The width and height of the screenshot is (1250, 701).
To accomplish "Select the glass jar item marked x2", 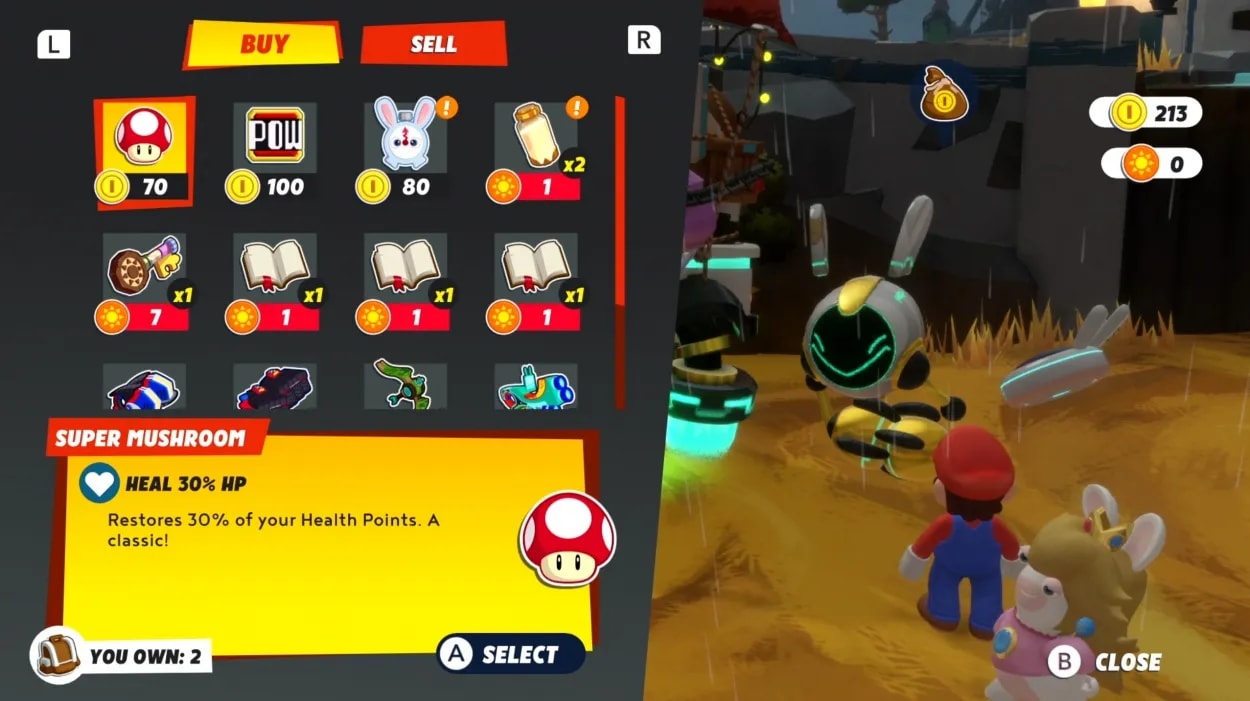I will (x=535, y=151).
